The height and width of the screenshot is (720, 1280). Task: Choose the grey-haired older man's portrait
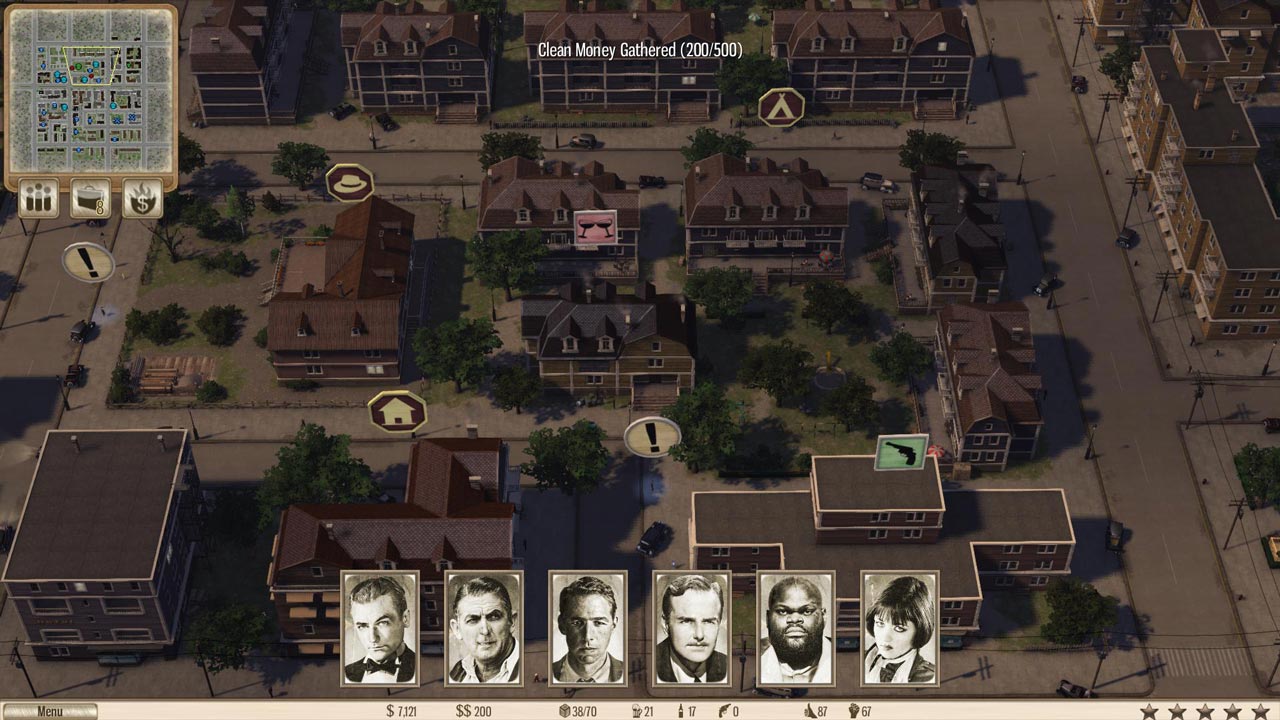484,628
